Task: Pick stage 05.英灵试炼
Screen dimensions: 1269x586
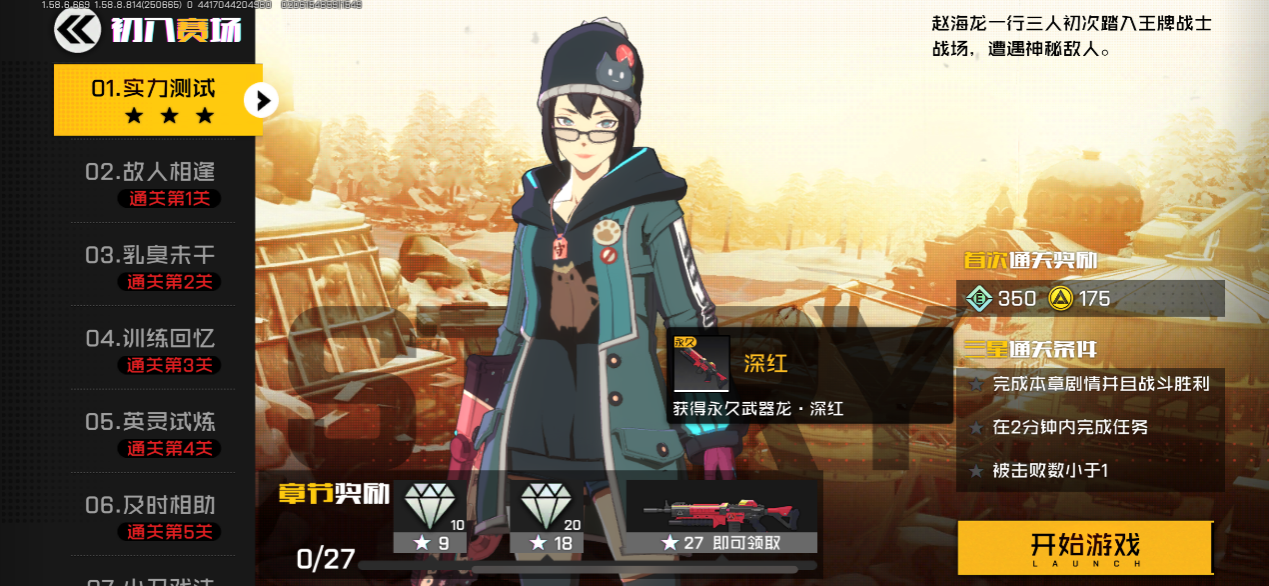Action: pos(150,432)
